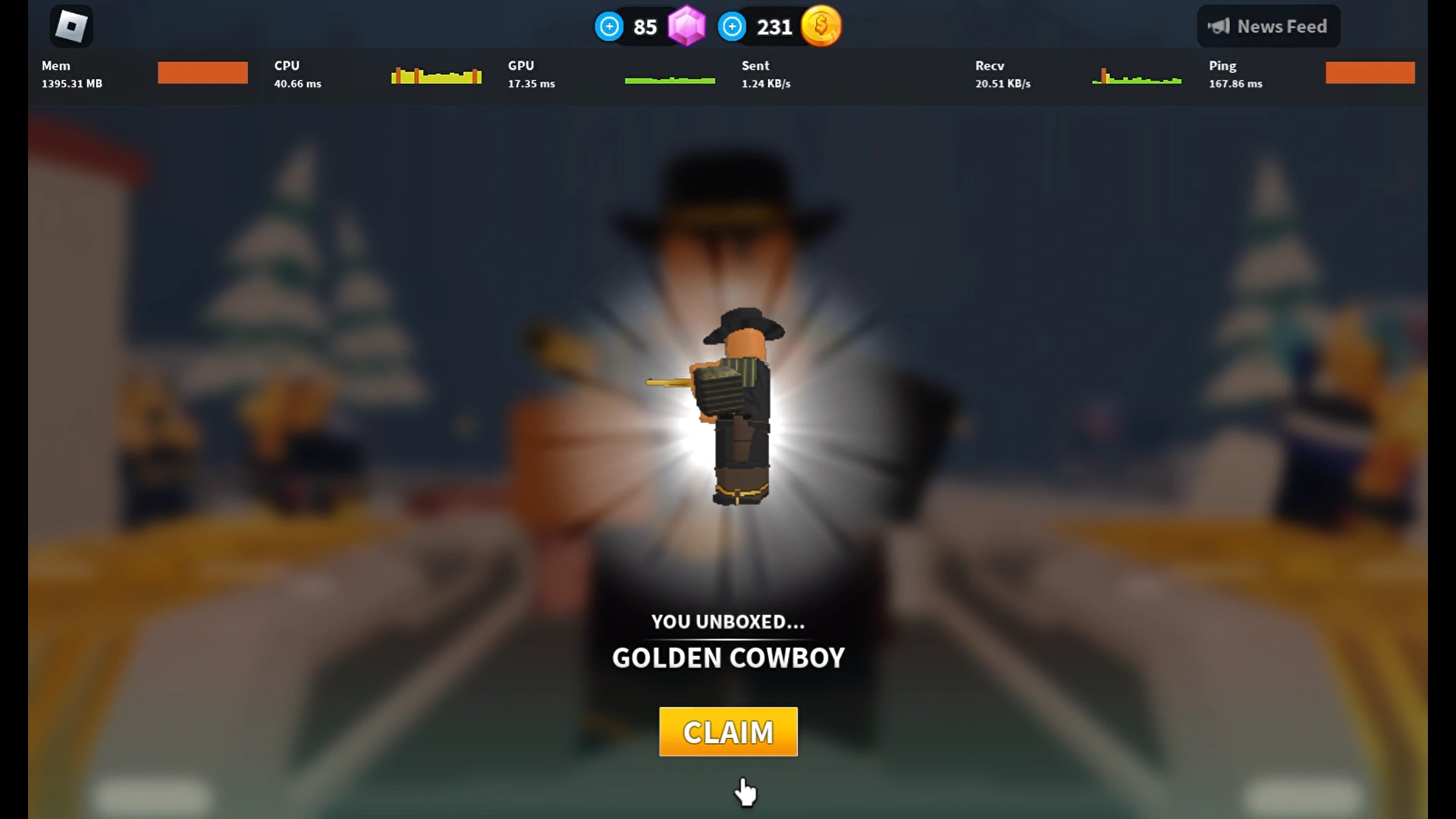Open the Roblox menu icon top-left
This screenshot has height=819, width=1456.
pyautogui.click(x=71, y=25)
